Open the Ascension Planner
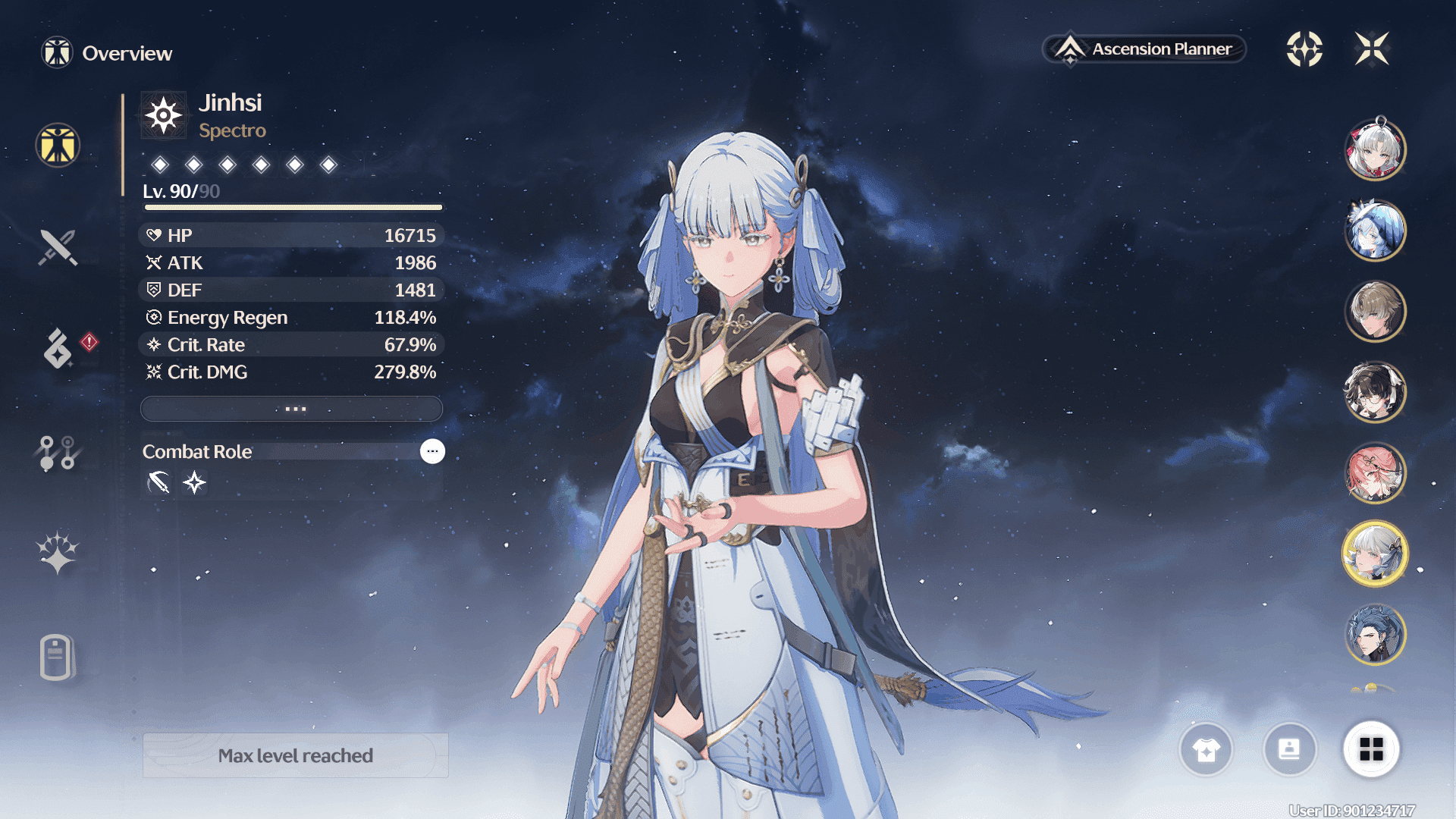The image size is (1456, 819). pyautogui.click(x=1145, y=49)
